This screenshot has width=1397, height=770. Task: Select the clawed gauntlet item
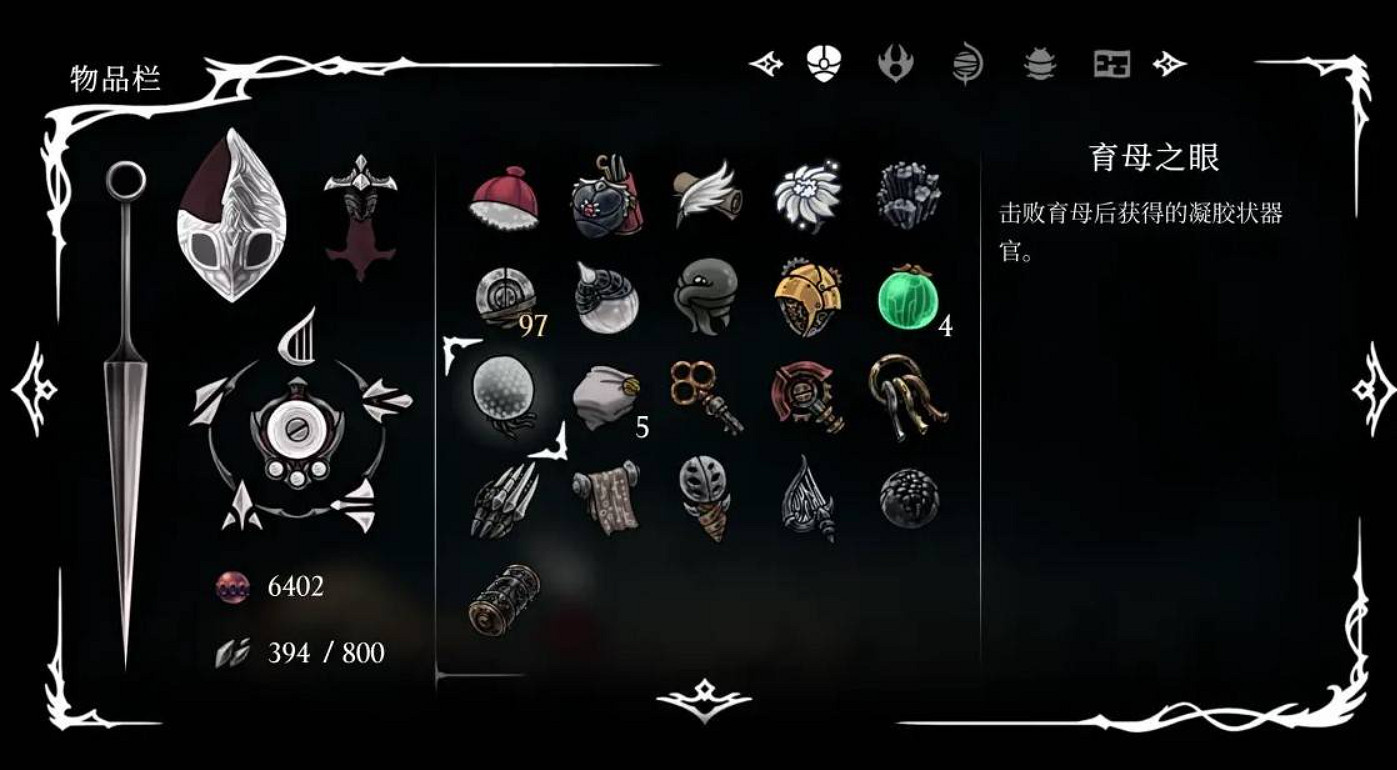coord(505,500)
